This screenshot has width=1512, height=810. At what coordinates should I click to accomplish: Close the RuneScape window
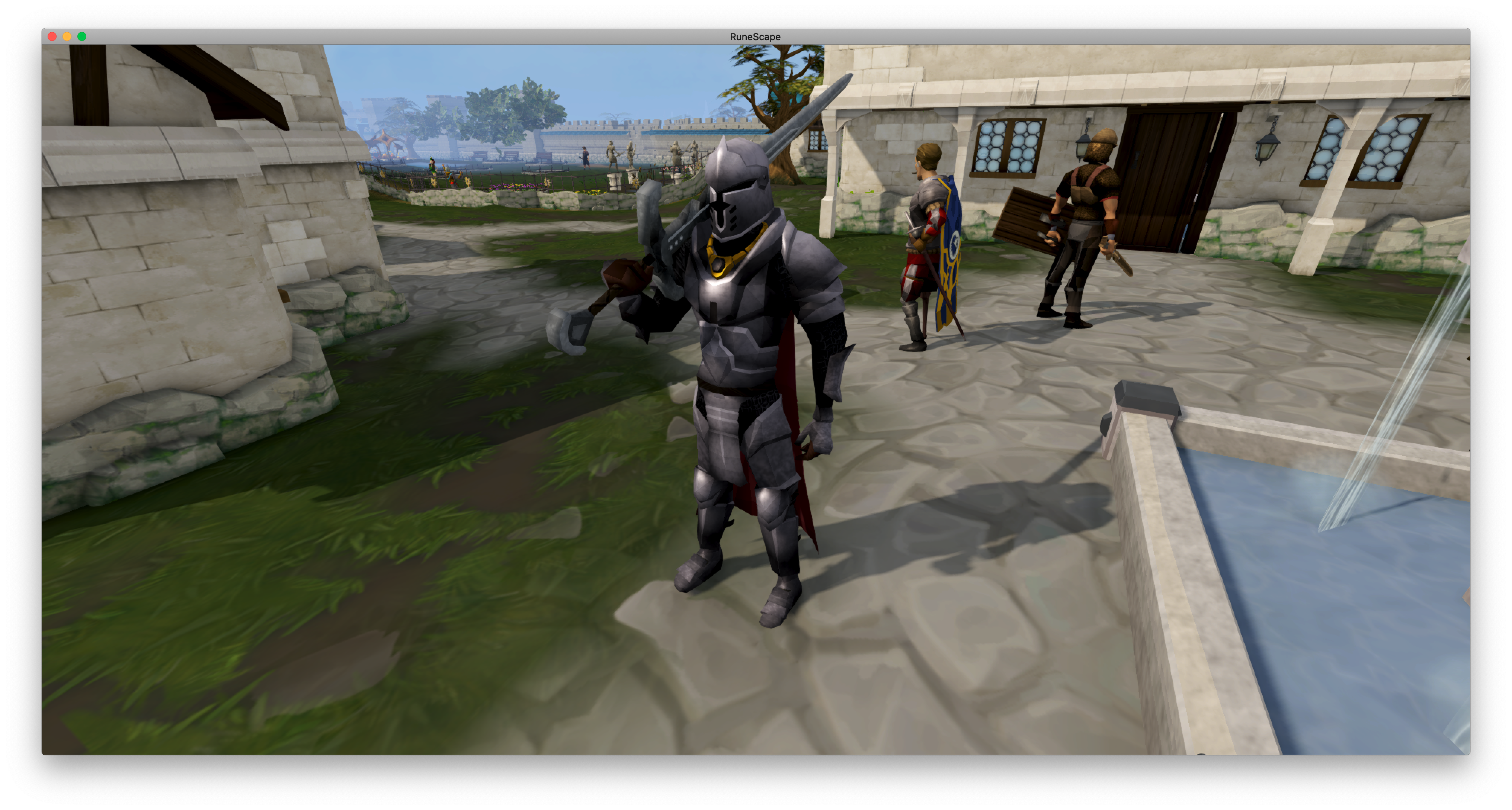52,36
